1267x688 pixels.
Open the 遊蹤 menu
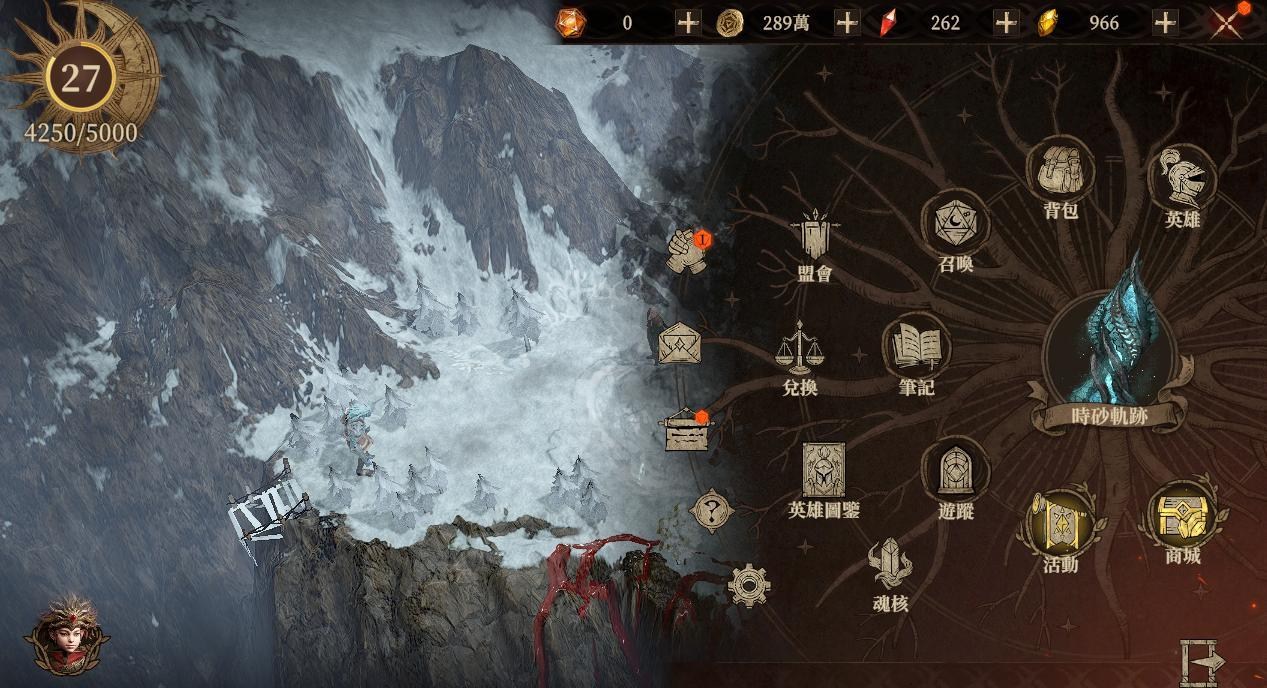pos(955,472)
